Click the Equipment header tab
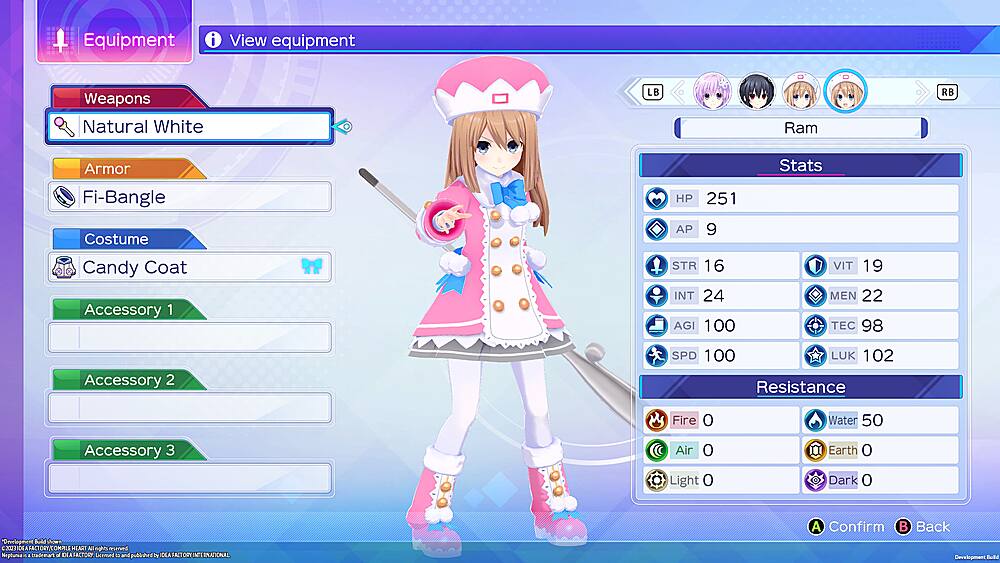Screen dimensions: 1000x563 click(x=114, y=40)
